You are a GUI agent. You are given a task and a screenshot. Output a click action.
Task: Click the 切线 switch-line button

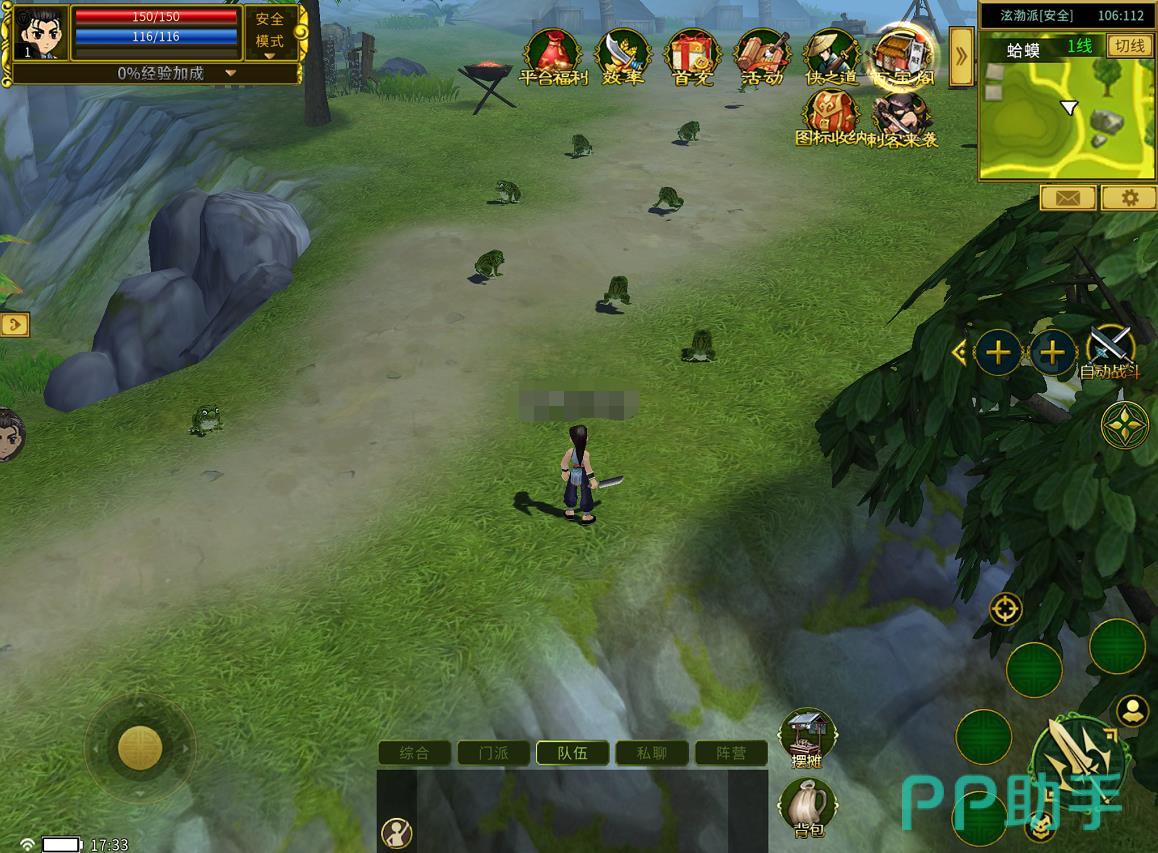click(1130, 46)
